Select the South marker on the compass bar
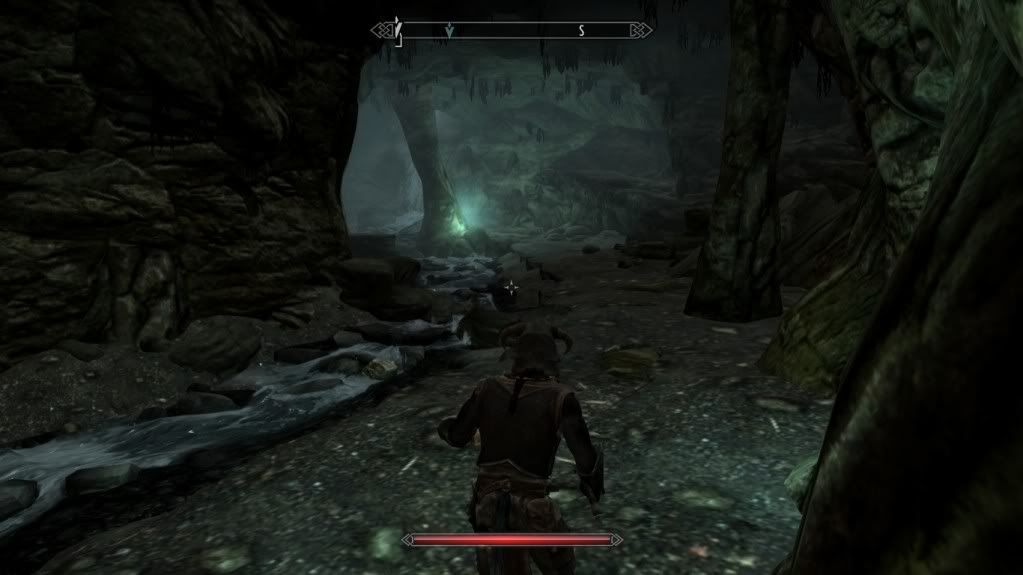The width and height of the screenshot is (1023, 575). click(x=581, y=31)
